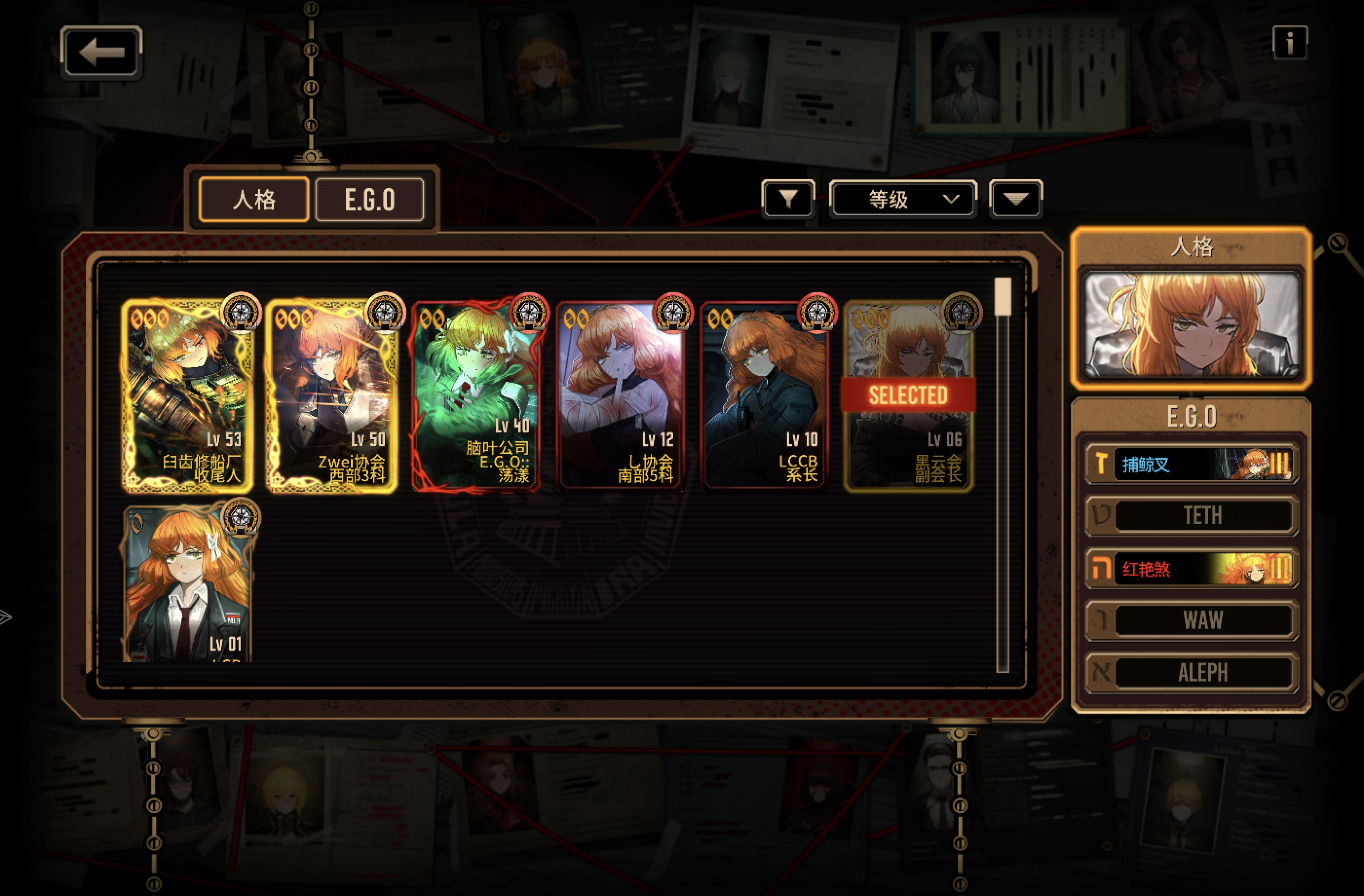Toggle the sort order arrow button
The height and width of the screenshot is (896, 1364).
pyautogui.click(x=1016, y=199)
